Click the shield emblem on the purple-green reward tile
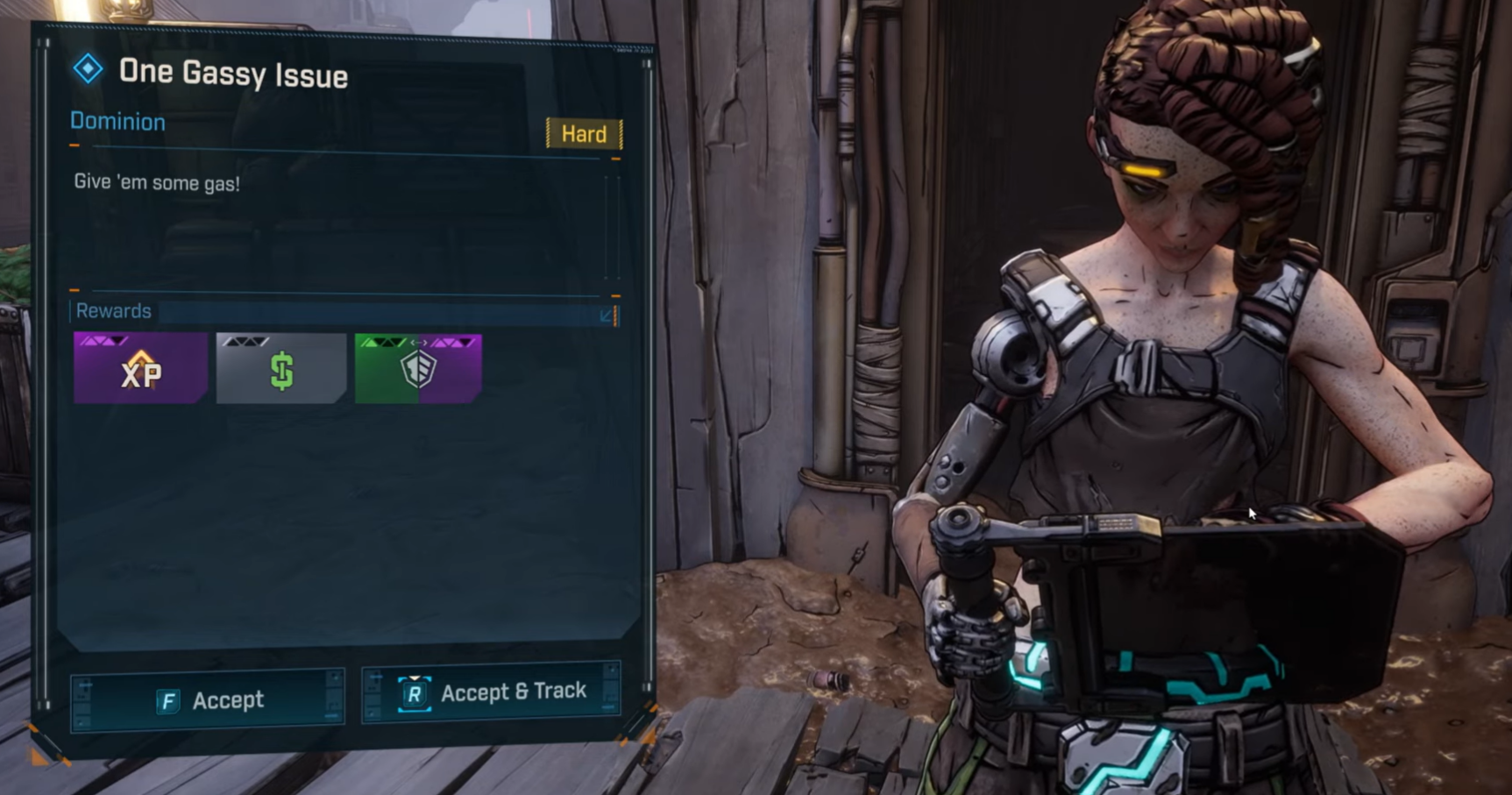1512x795 pixels. (418, 369)
